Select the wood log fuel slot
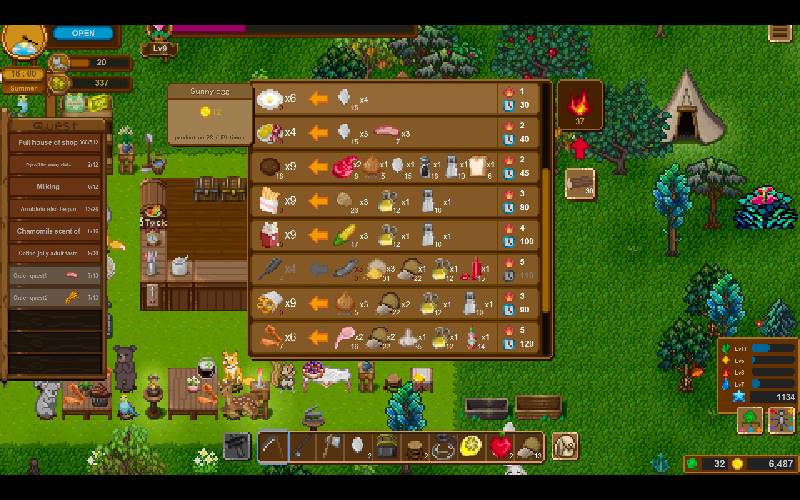800x500 pixels. [x=579, y=183]
